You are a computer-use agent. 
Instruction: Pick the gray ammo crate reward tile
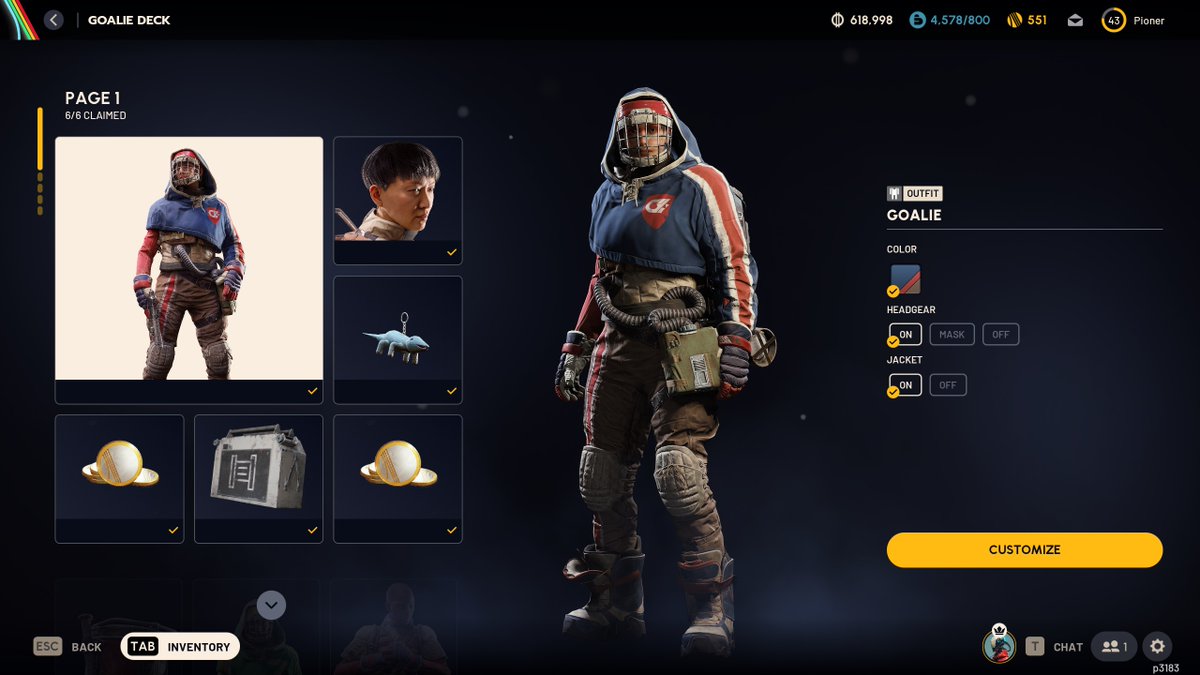coord(259,478)
